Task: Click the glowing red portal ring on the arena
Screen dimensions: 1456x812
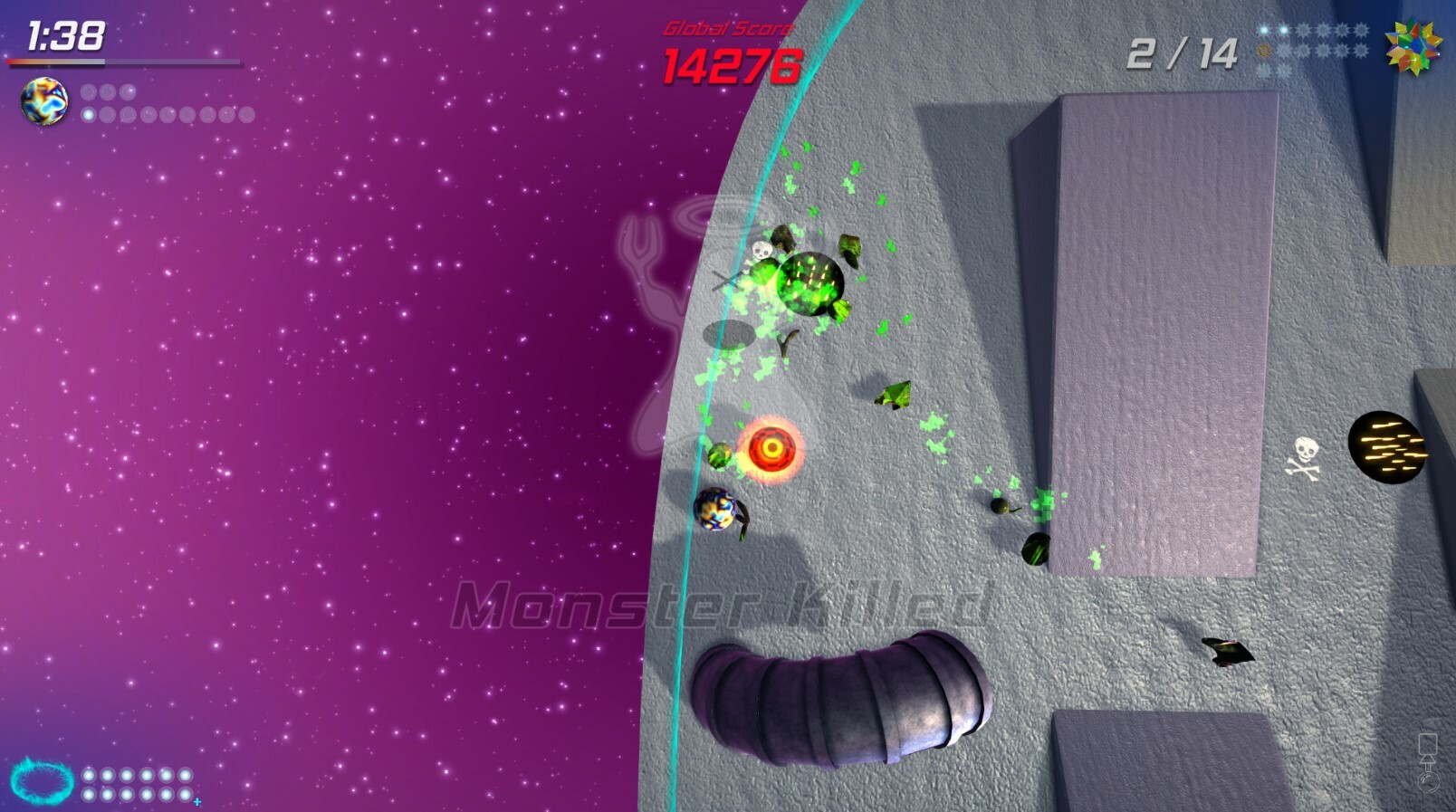Action: tap(772, 449)
